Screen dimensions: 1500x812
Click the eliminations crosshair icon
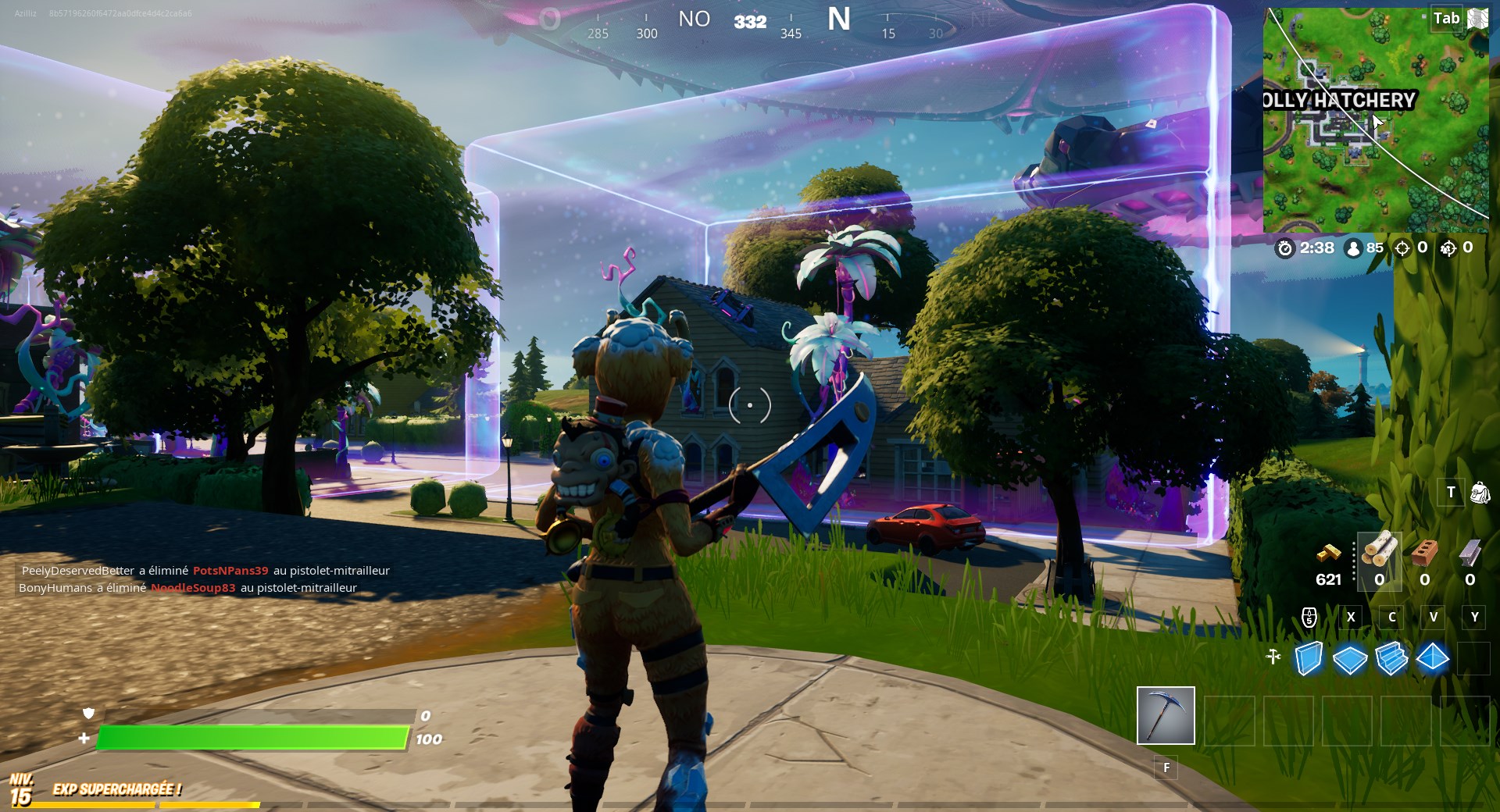(1401, 249)
